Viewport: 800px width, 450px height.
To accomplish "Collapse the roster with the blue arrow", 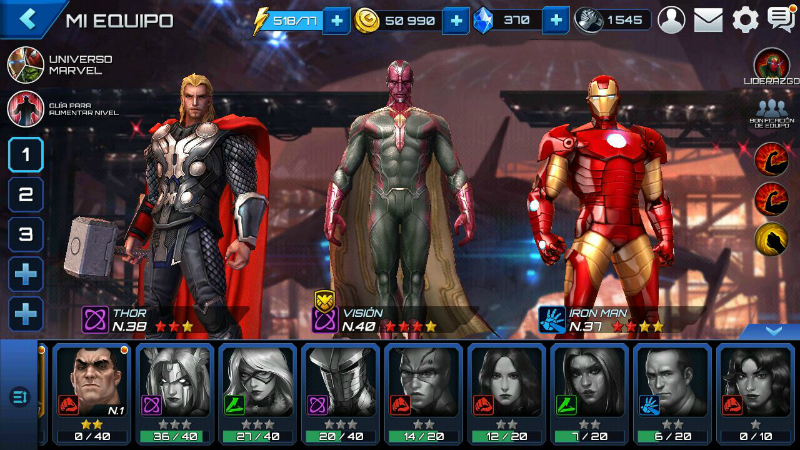I will [x=774, y=329].
